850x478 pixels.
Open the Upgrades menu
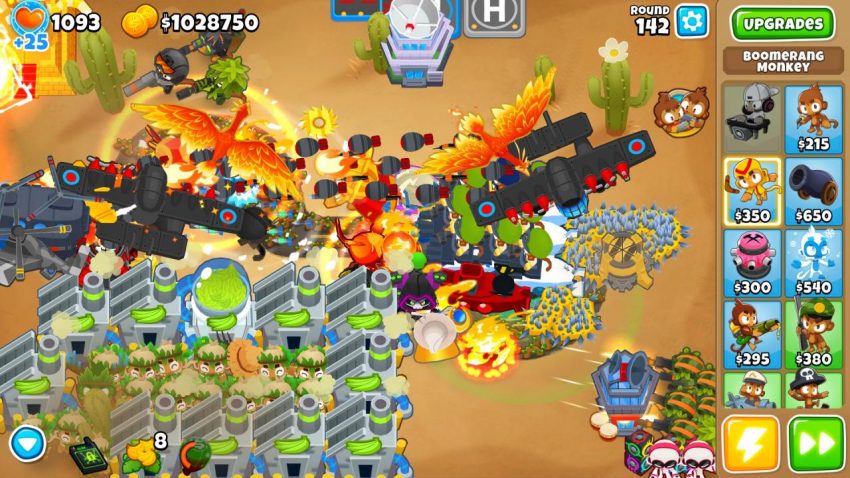(783, 23)
